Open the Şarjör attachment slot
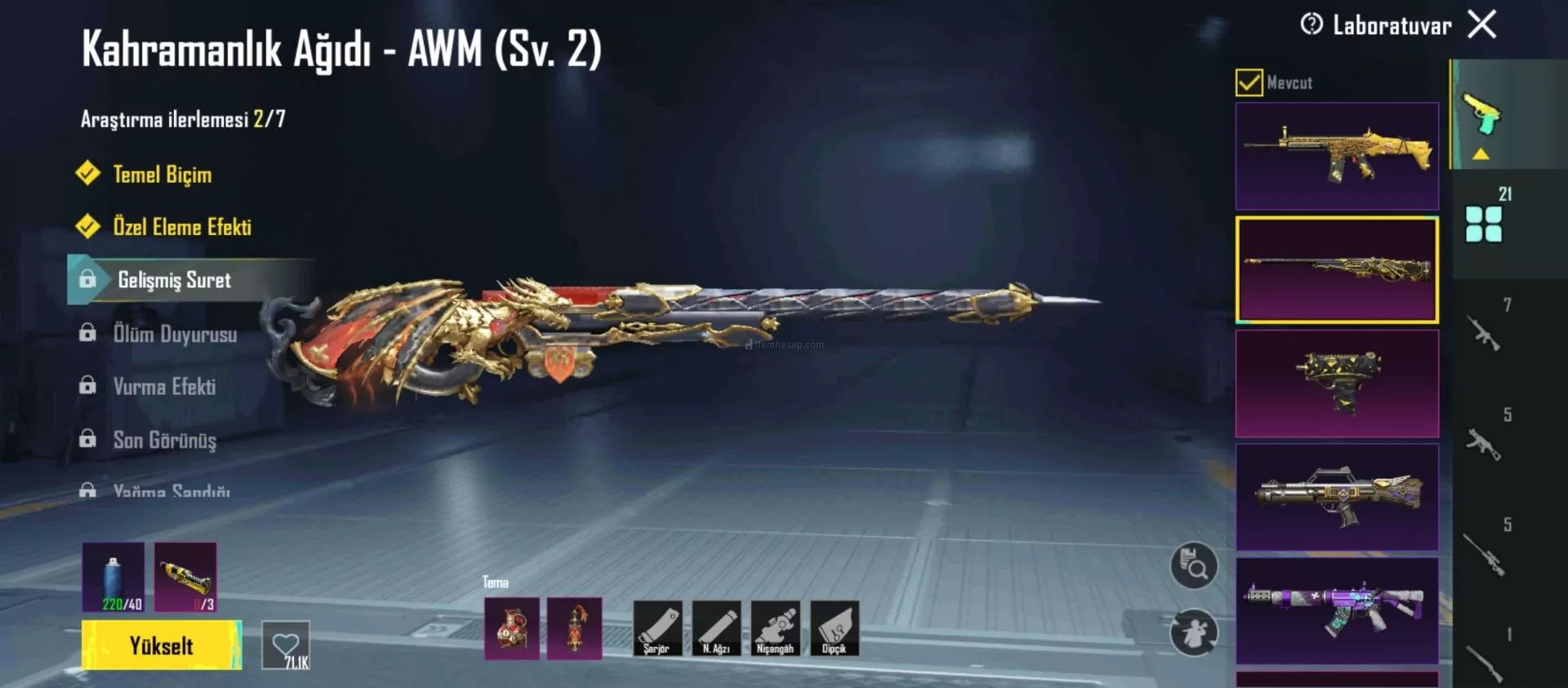The width and height of the screenshot is (1568, 688). click(657, 628)
